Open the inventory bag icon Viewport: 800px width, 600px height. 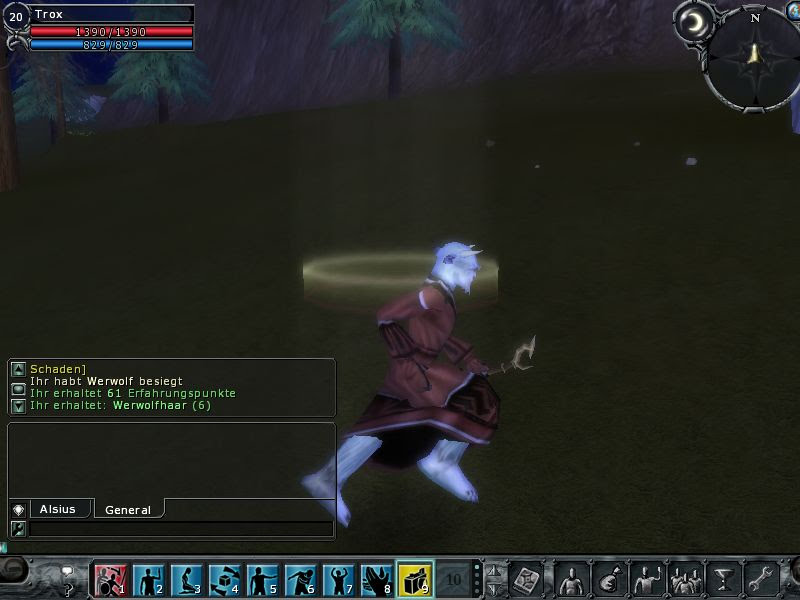point(608,579)
